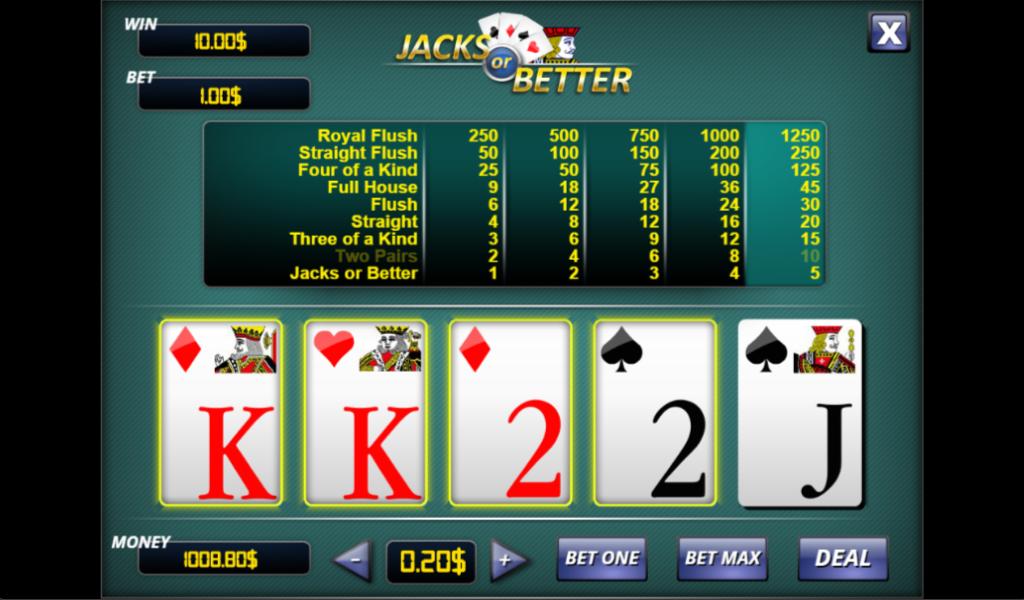This screenshot has width=1024, height=600.
Task: Increase coin value with the plus arrow
Action: (508, 560)
